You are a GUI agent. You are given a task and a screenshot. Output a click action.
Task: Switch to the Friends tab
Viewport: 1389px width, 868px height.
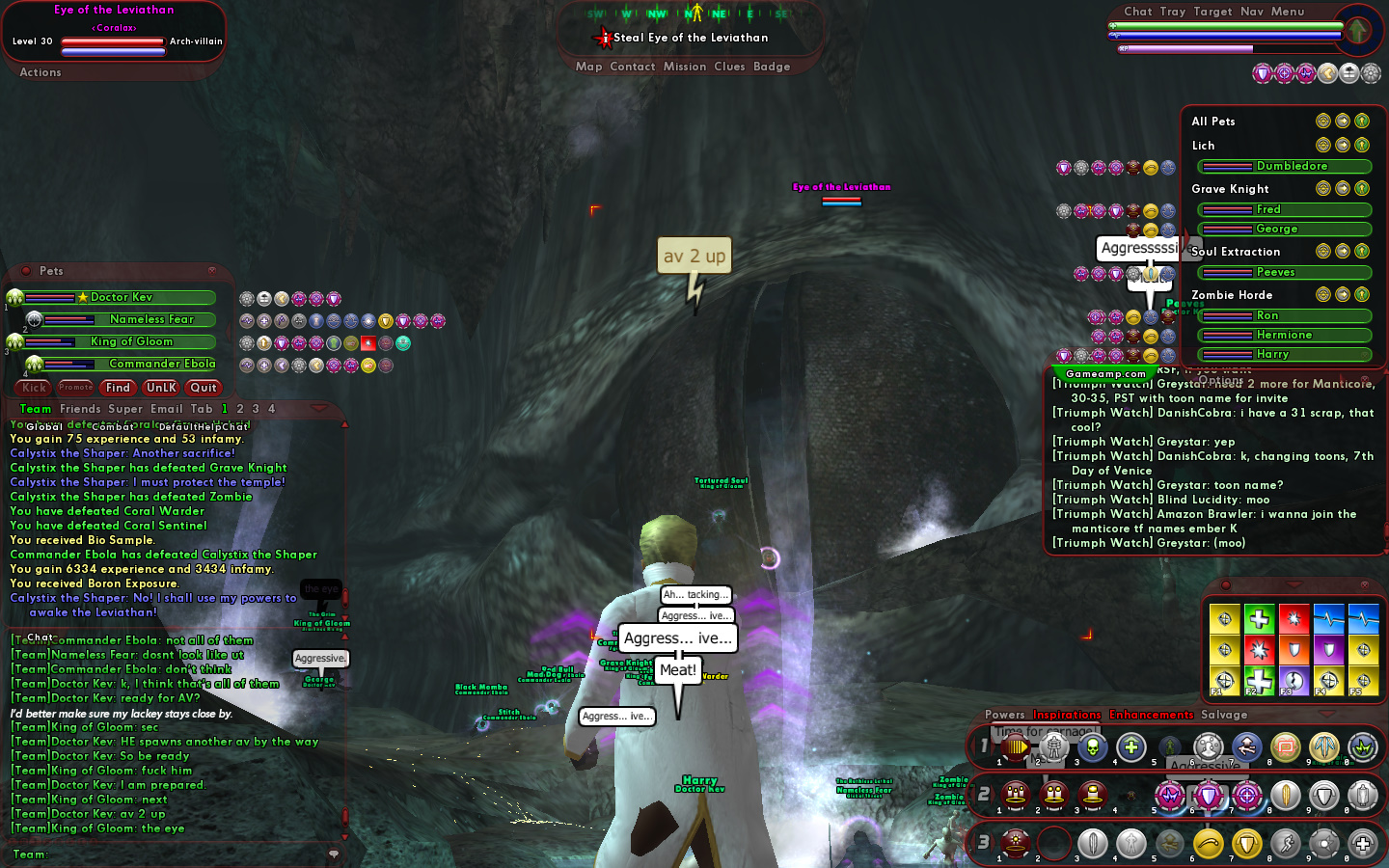coord(80,409)
